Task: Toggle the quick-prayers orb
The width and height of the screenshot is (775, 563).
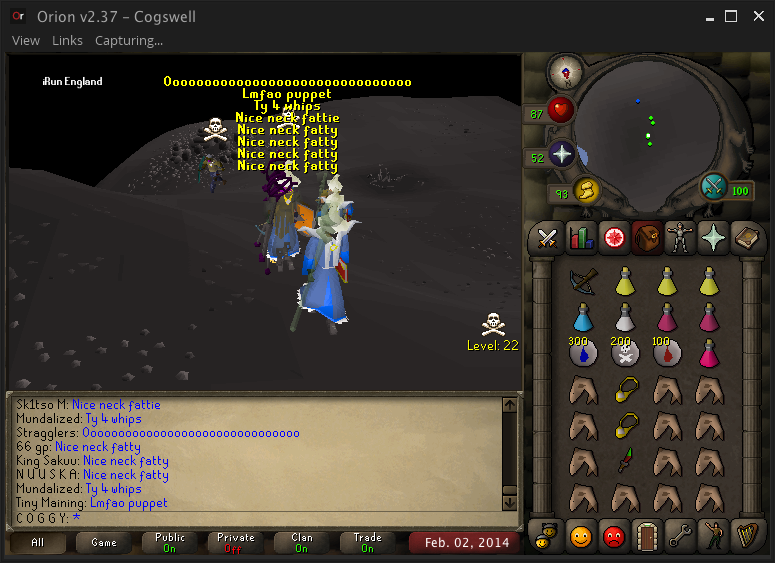Action: (x=561, y=155)
